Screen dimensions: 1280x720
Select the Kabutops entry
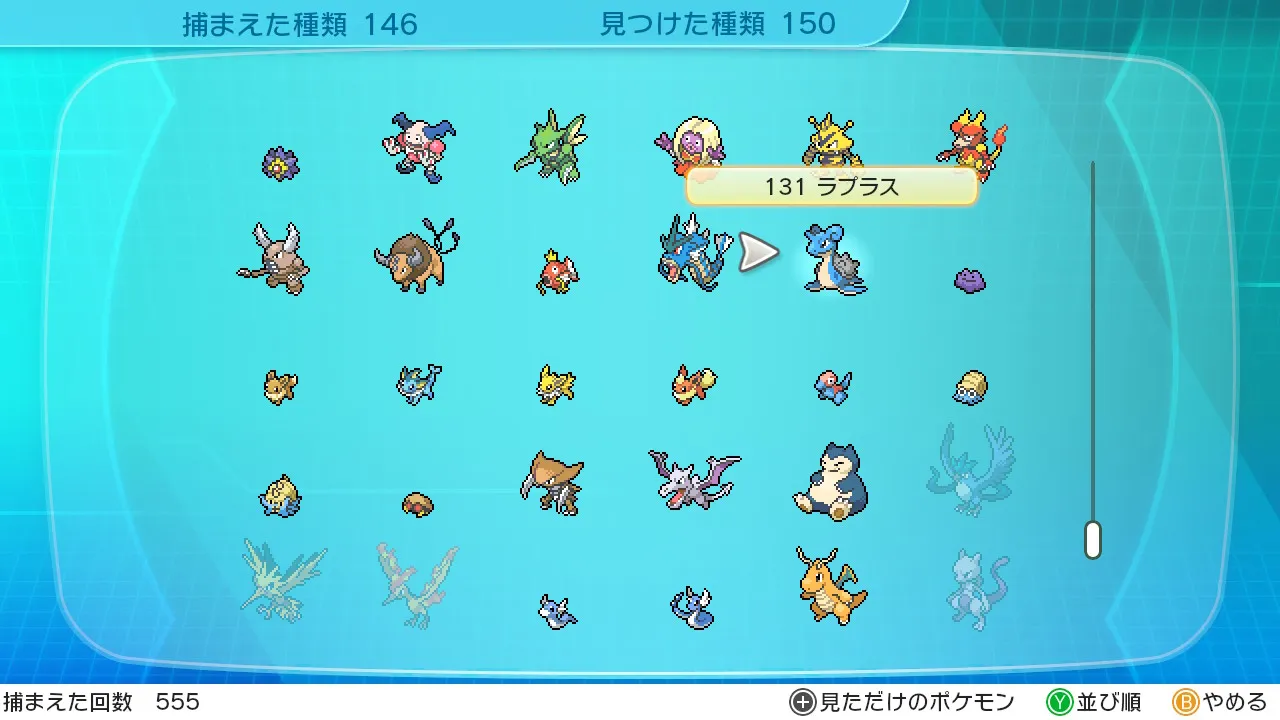pyautogui.click(x=552, y=483)
